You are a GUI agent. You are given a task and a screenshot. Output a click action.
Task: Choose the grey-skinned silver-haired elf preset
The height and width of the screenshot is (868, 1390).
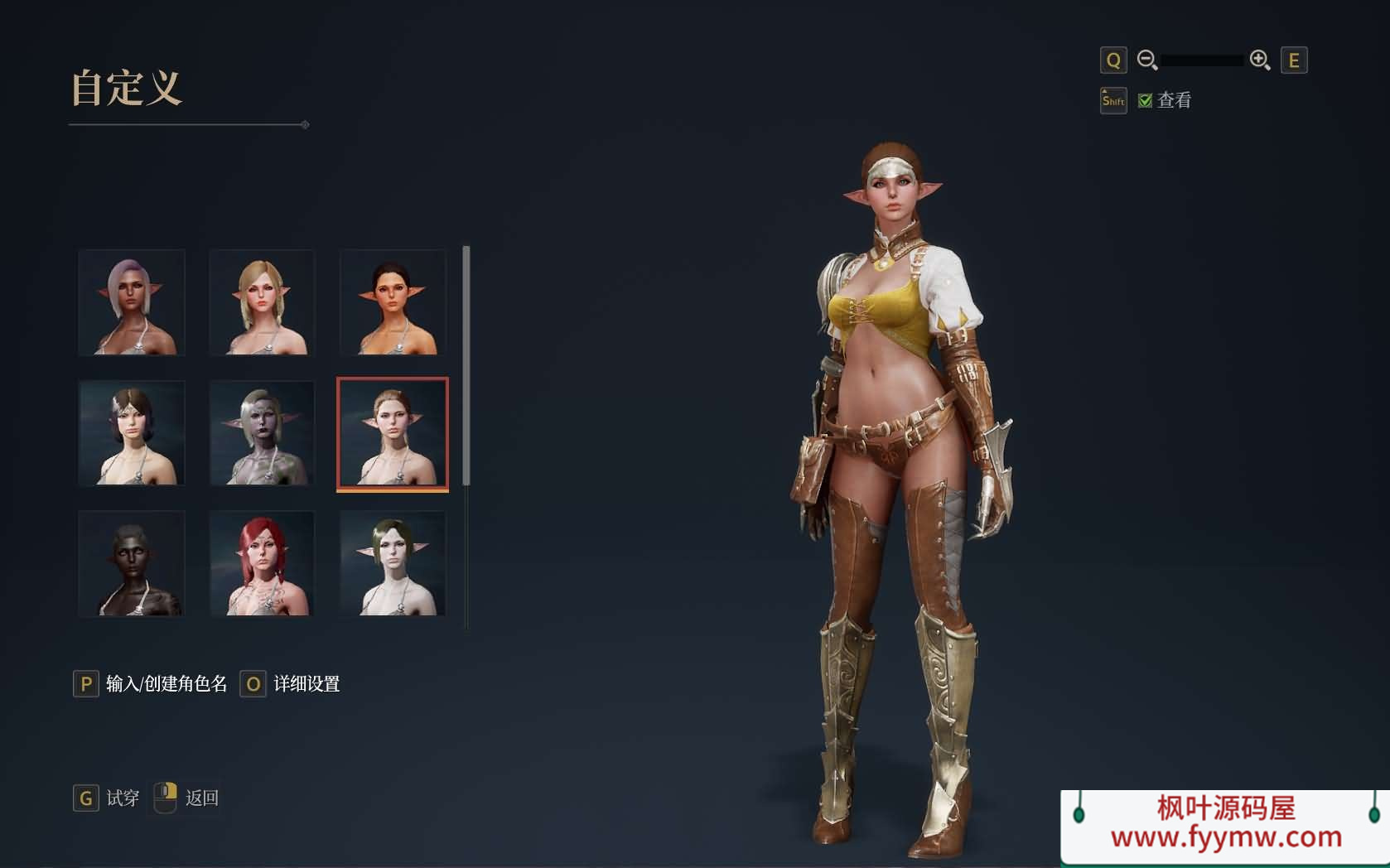(262, 433)
